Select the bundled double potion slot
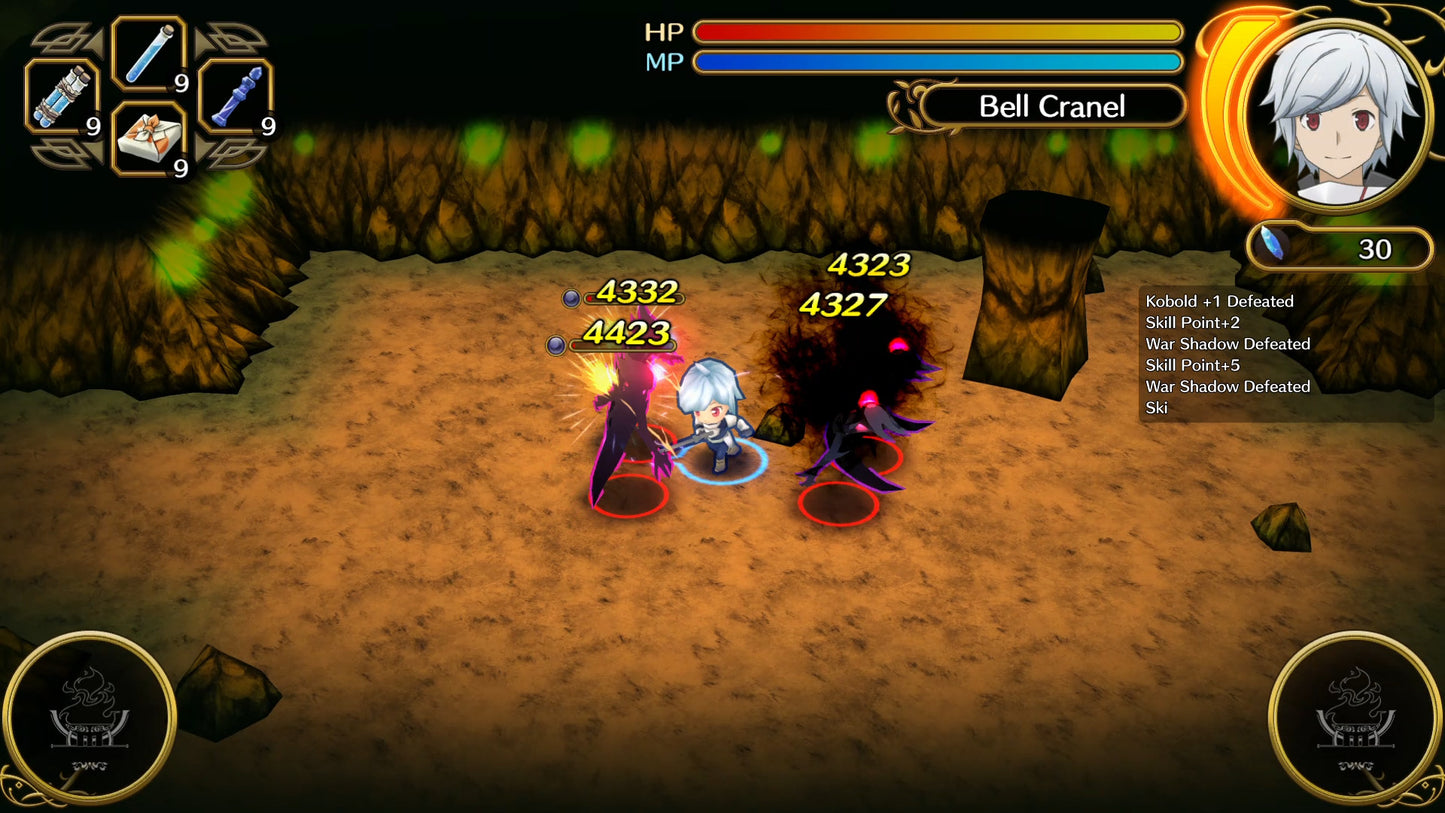The width and height of the screenshot is (1445, 813). [61, 97]
